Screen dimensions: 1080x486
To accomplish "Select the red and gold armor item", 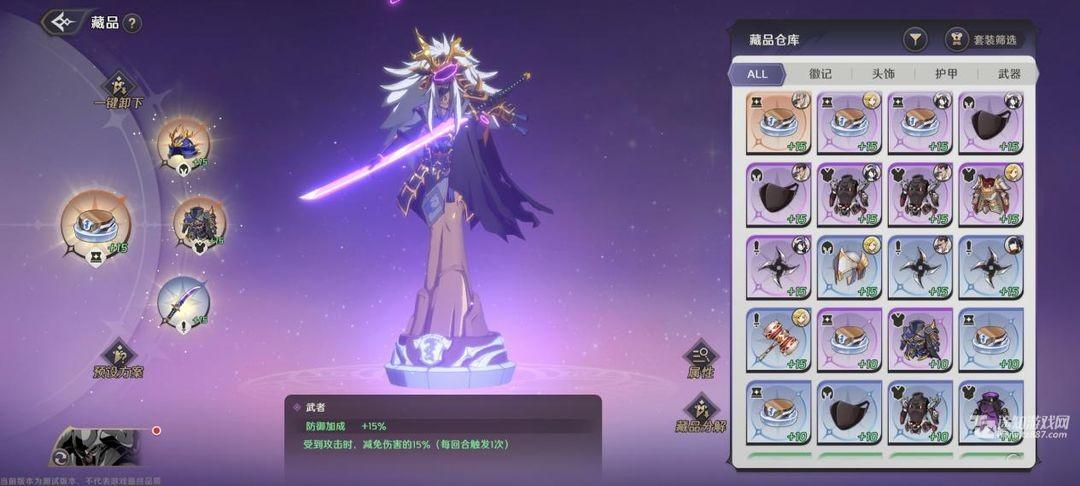I will coord(991,195).
